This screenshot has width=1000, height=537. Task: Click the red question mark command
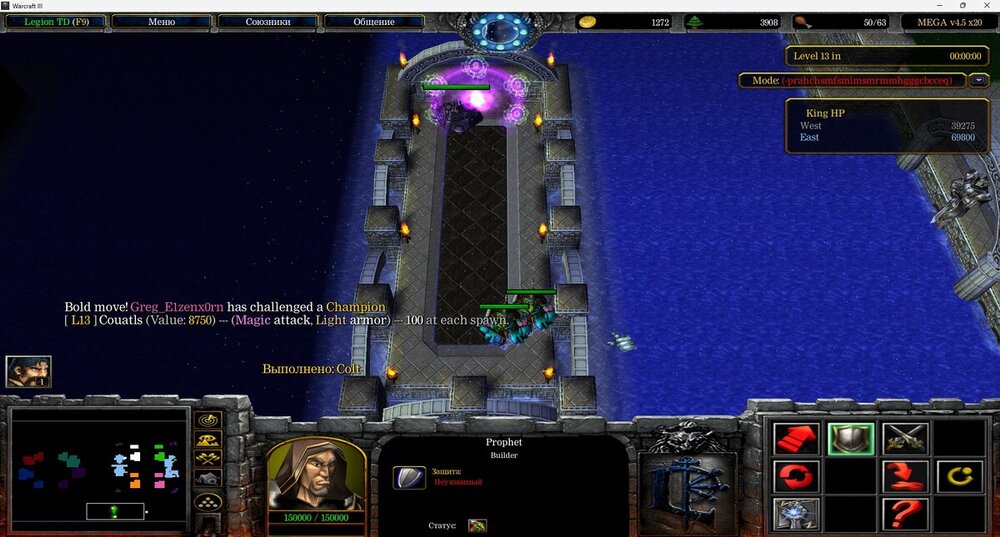905,514
